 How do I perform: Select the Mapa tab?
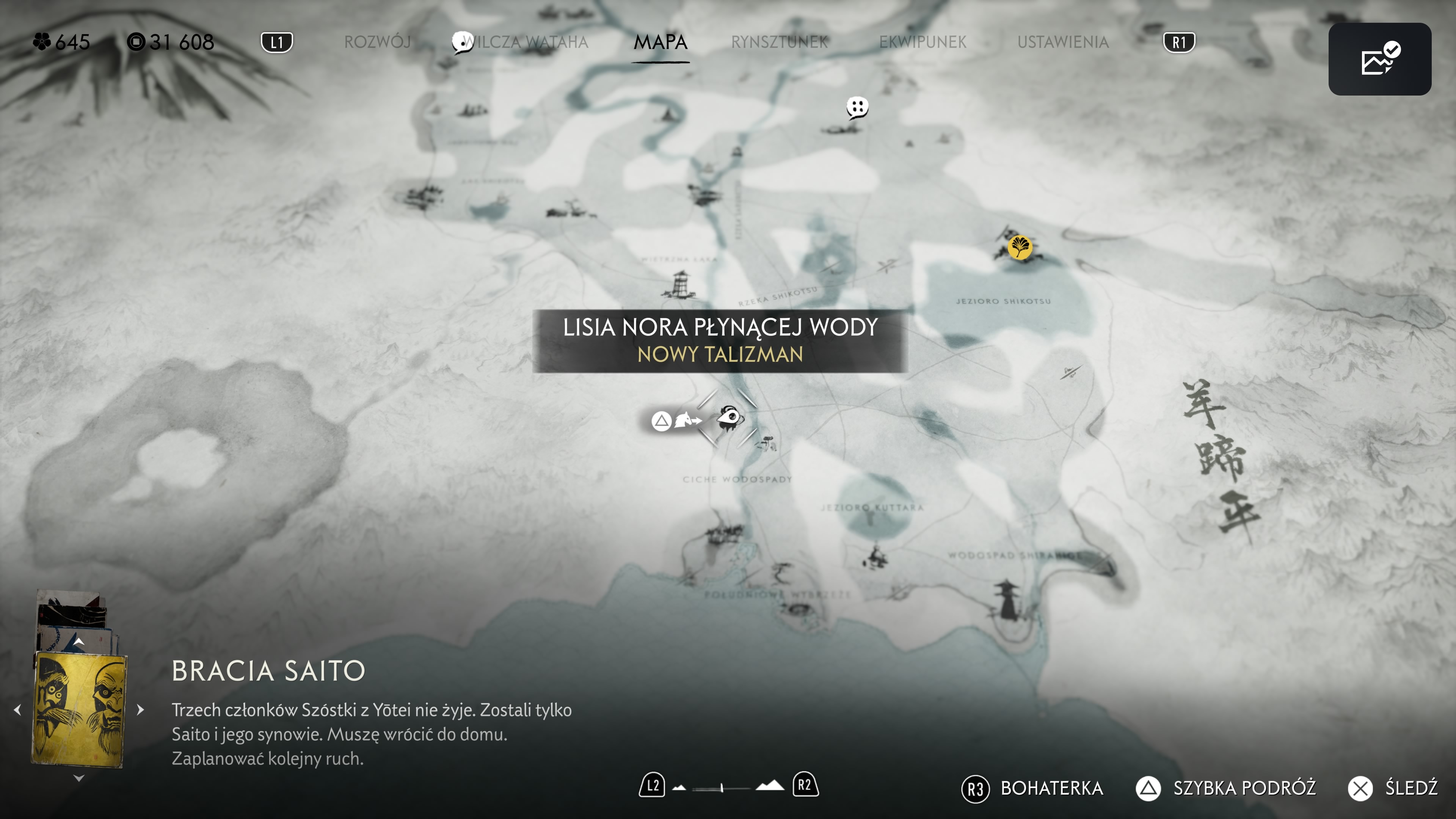coord(660,42)
